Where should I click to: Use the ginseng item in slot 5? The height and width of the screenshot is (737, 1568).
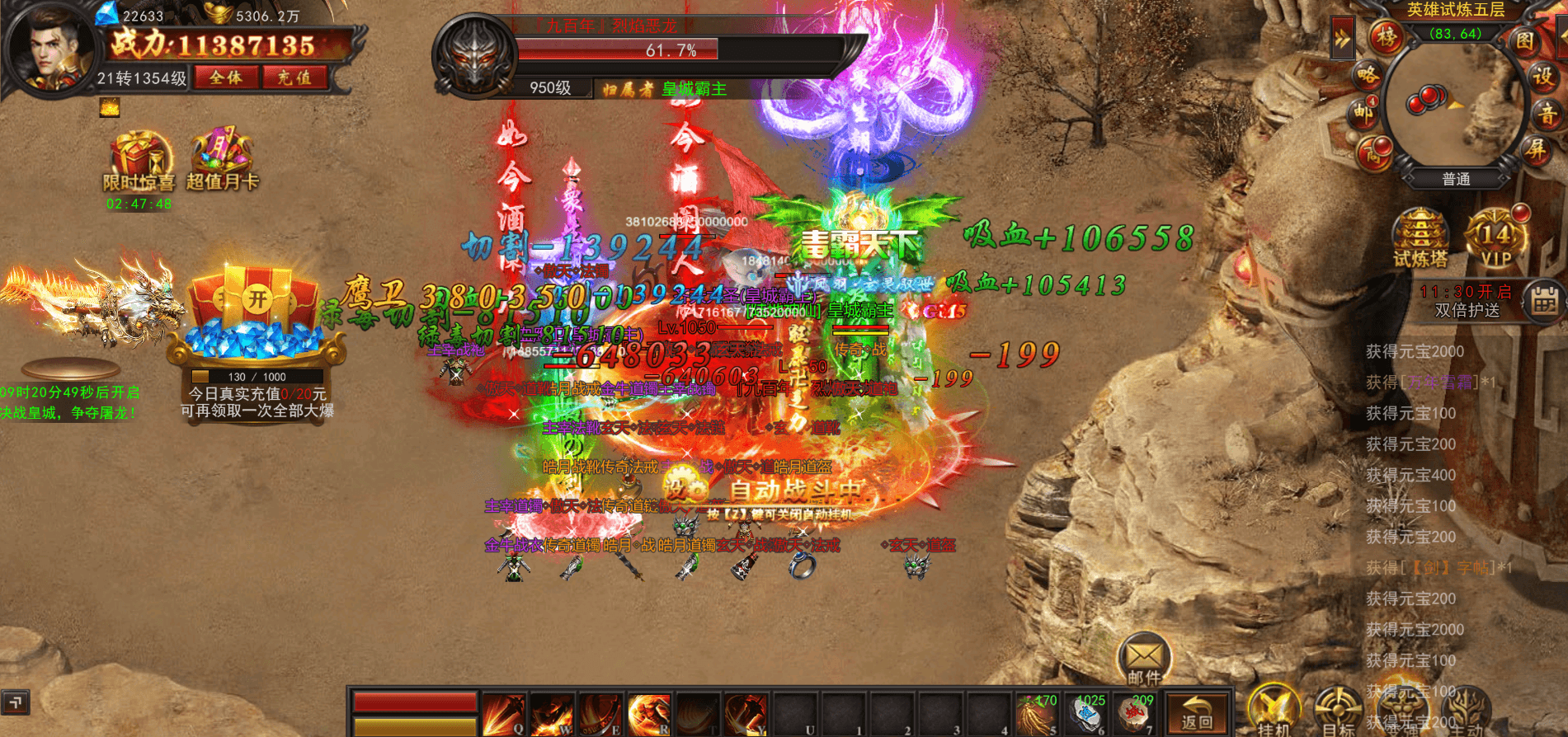click(x=1037, y=712)
